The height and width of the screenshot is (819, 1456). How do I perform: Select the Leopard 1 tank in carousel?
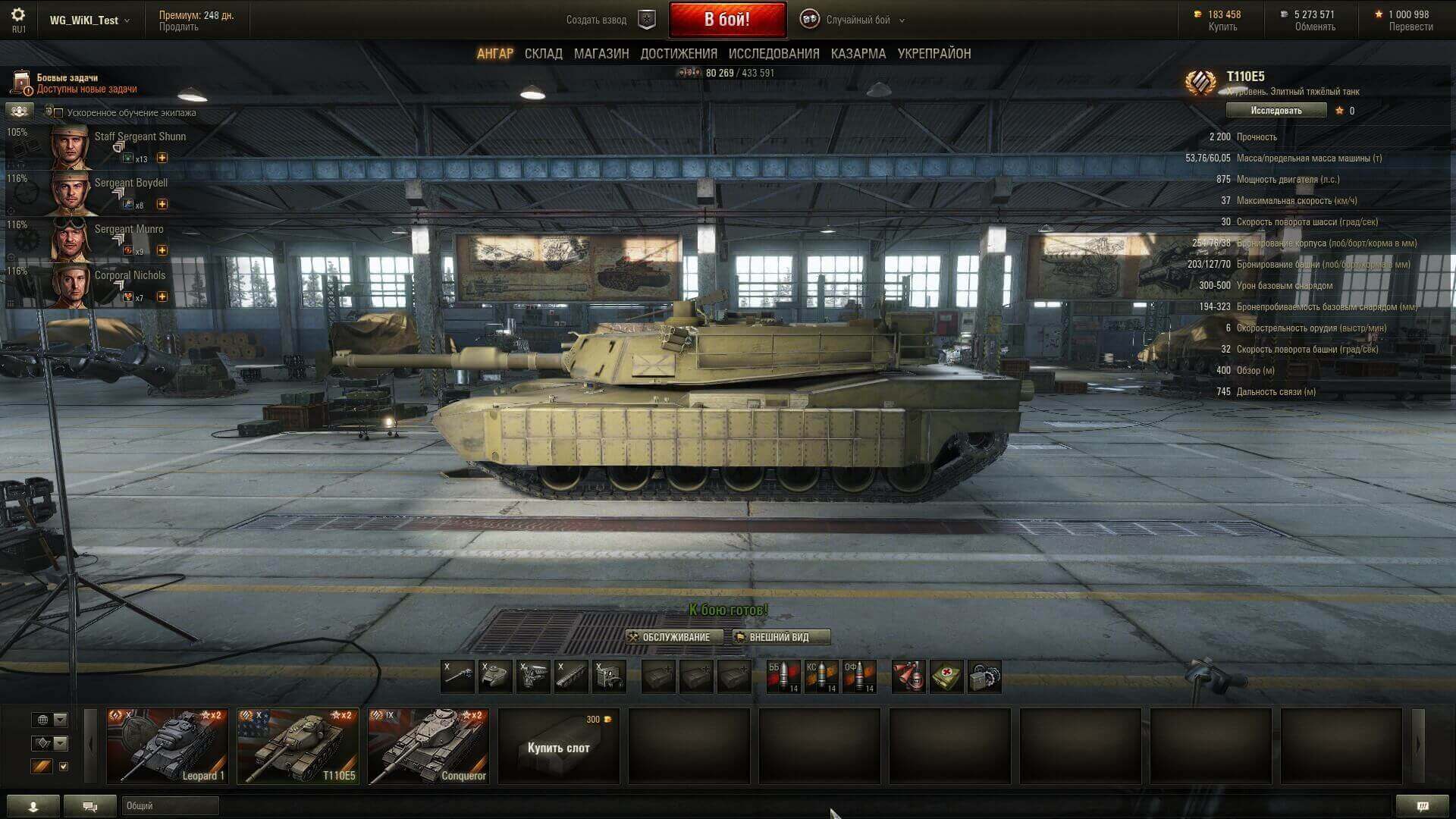coord(168,746)
